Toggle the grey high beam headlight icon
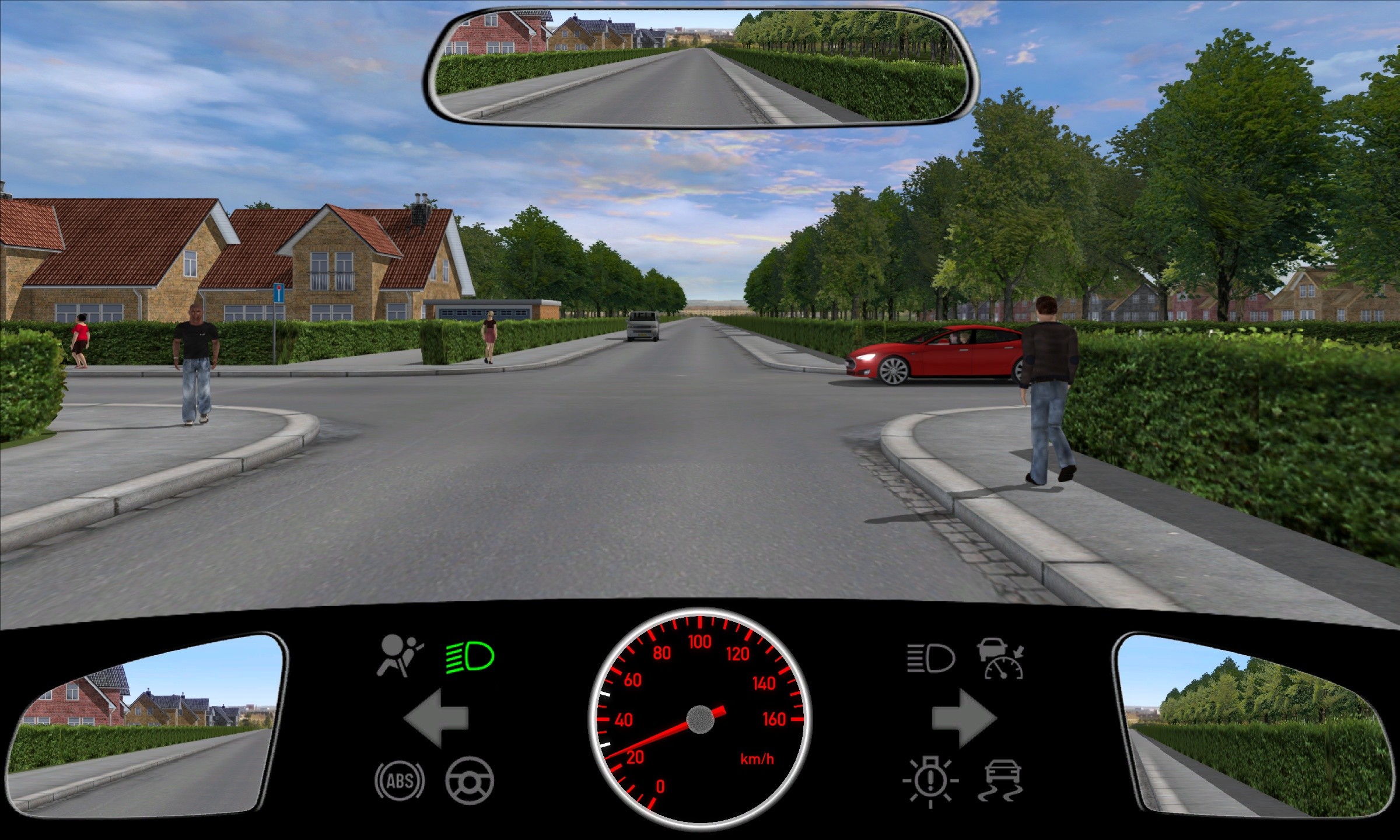 point(931,659)
